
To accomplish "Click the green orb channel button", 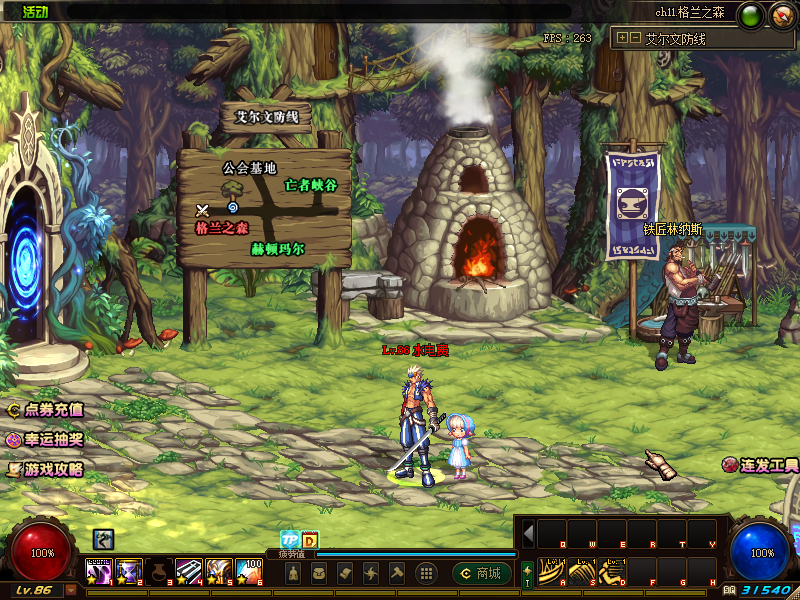I will pyautogui.click(x=752, y=14).
